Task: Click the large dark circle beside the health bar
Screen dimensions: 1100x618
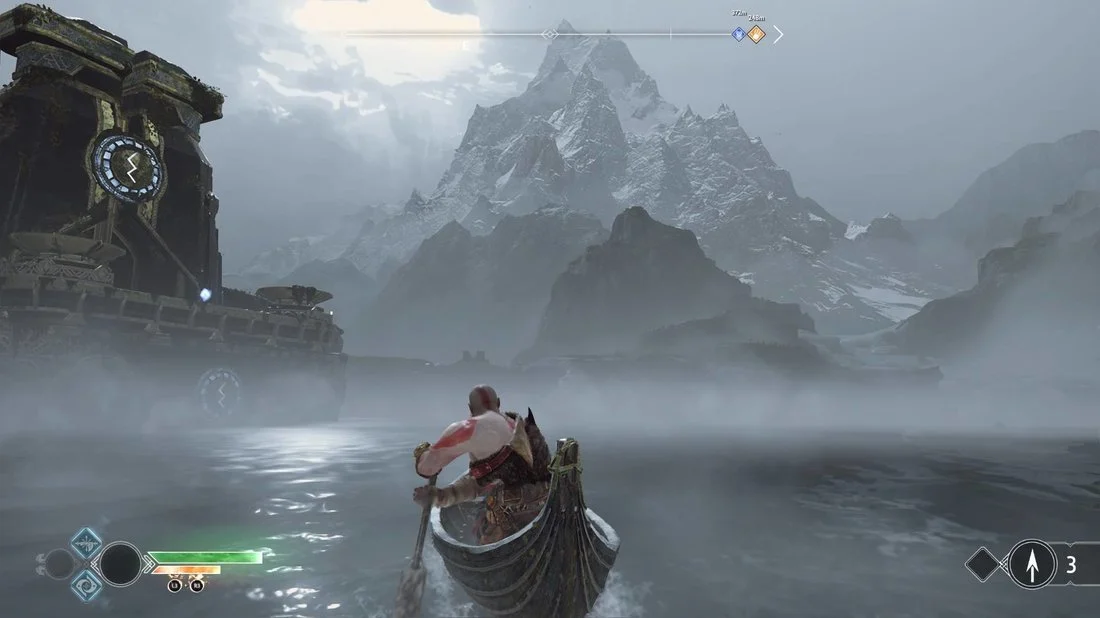Action: pos(120,564)
